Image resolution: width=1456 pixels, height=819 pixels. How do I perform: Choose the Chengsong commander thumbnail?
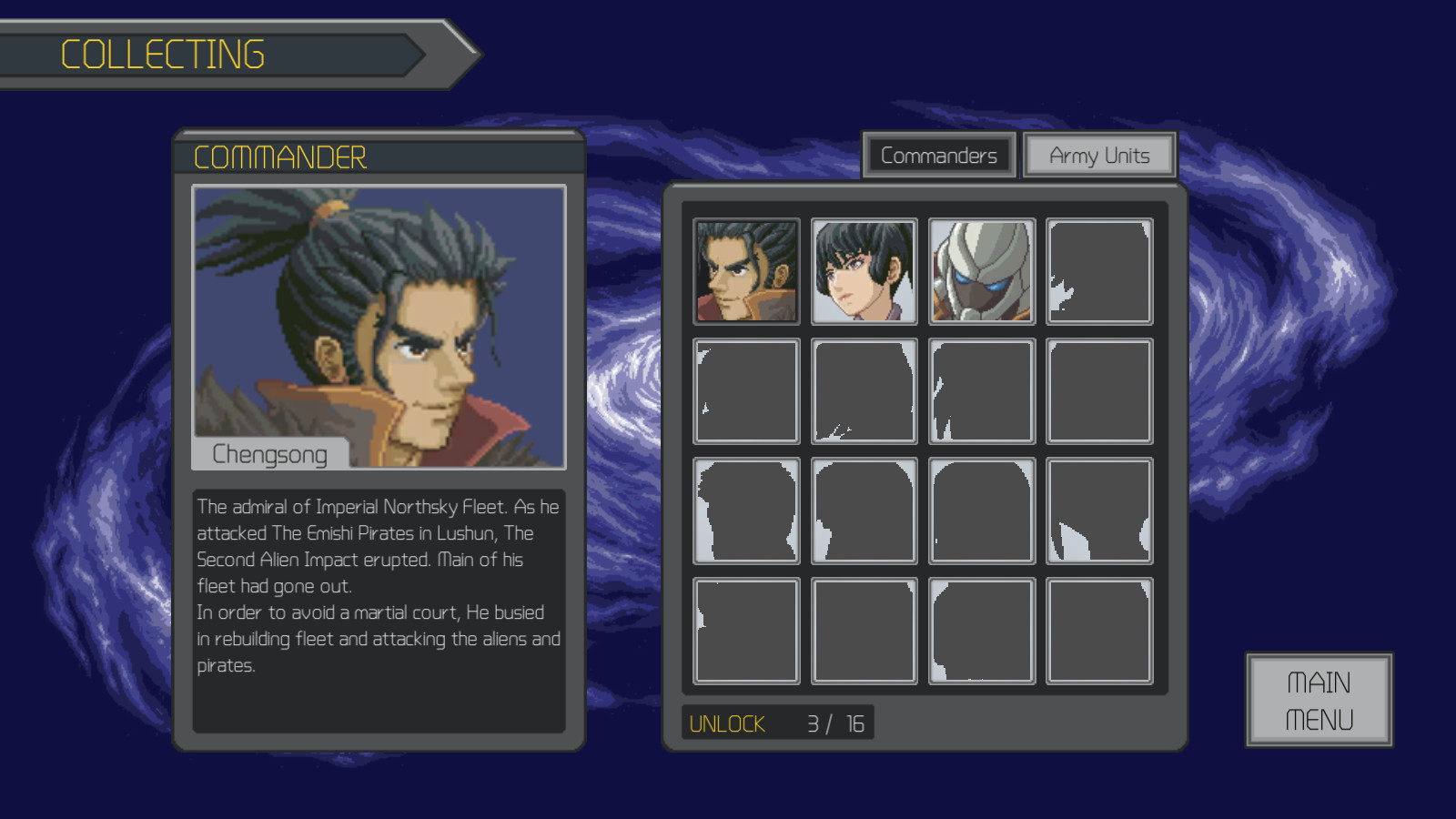[x=746, y=271]
